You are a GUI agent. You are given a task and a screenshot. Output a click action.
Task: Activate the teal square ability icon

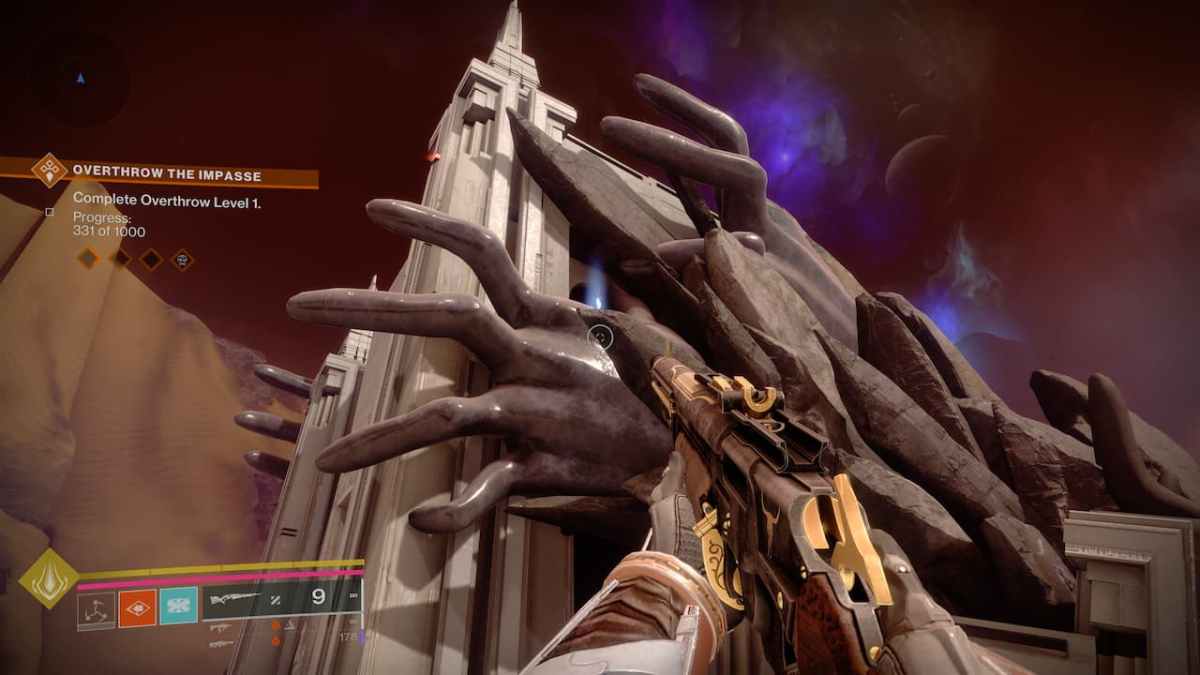179,607
